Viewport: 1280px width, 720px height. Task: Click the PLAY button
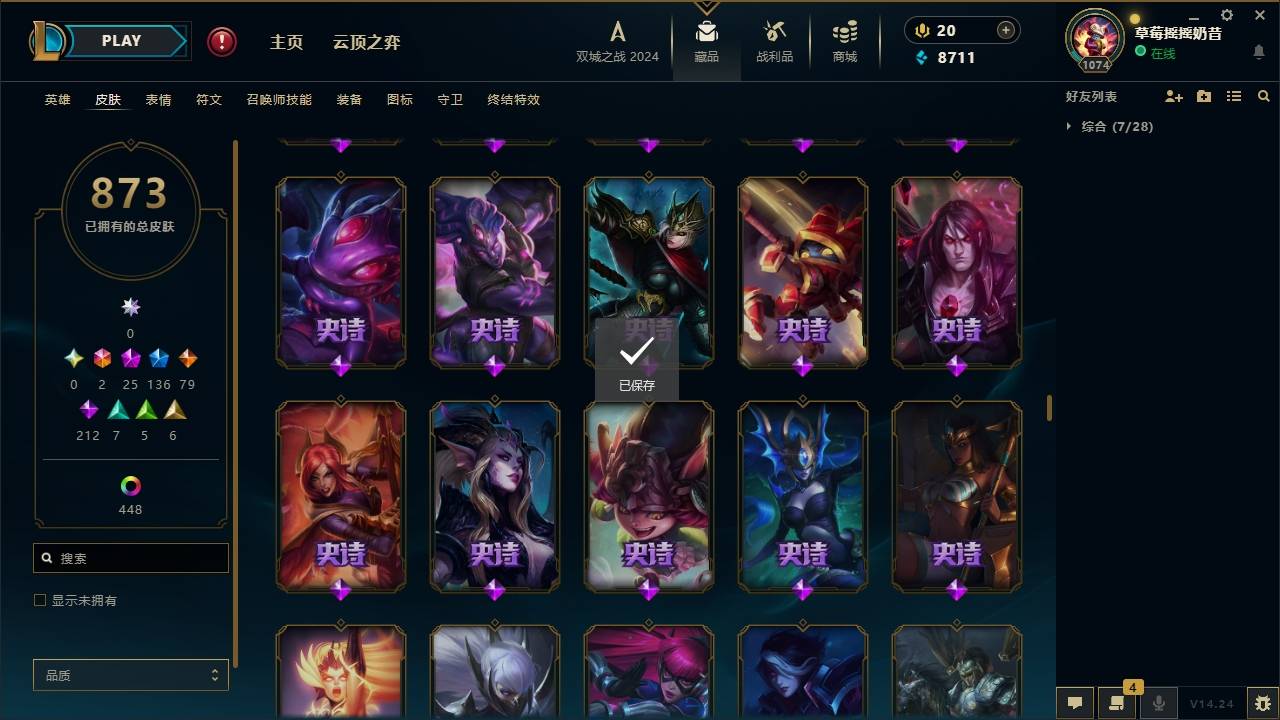pyautogui.click(x=121, y=40)
